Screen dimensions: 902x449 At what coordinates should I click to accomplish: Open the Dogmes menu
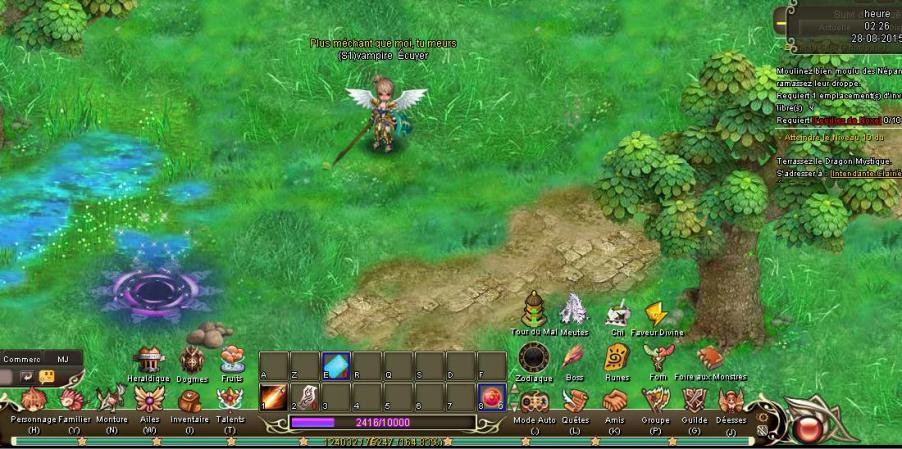[191, 361]
